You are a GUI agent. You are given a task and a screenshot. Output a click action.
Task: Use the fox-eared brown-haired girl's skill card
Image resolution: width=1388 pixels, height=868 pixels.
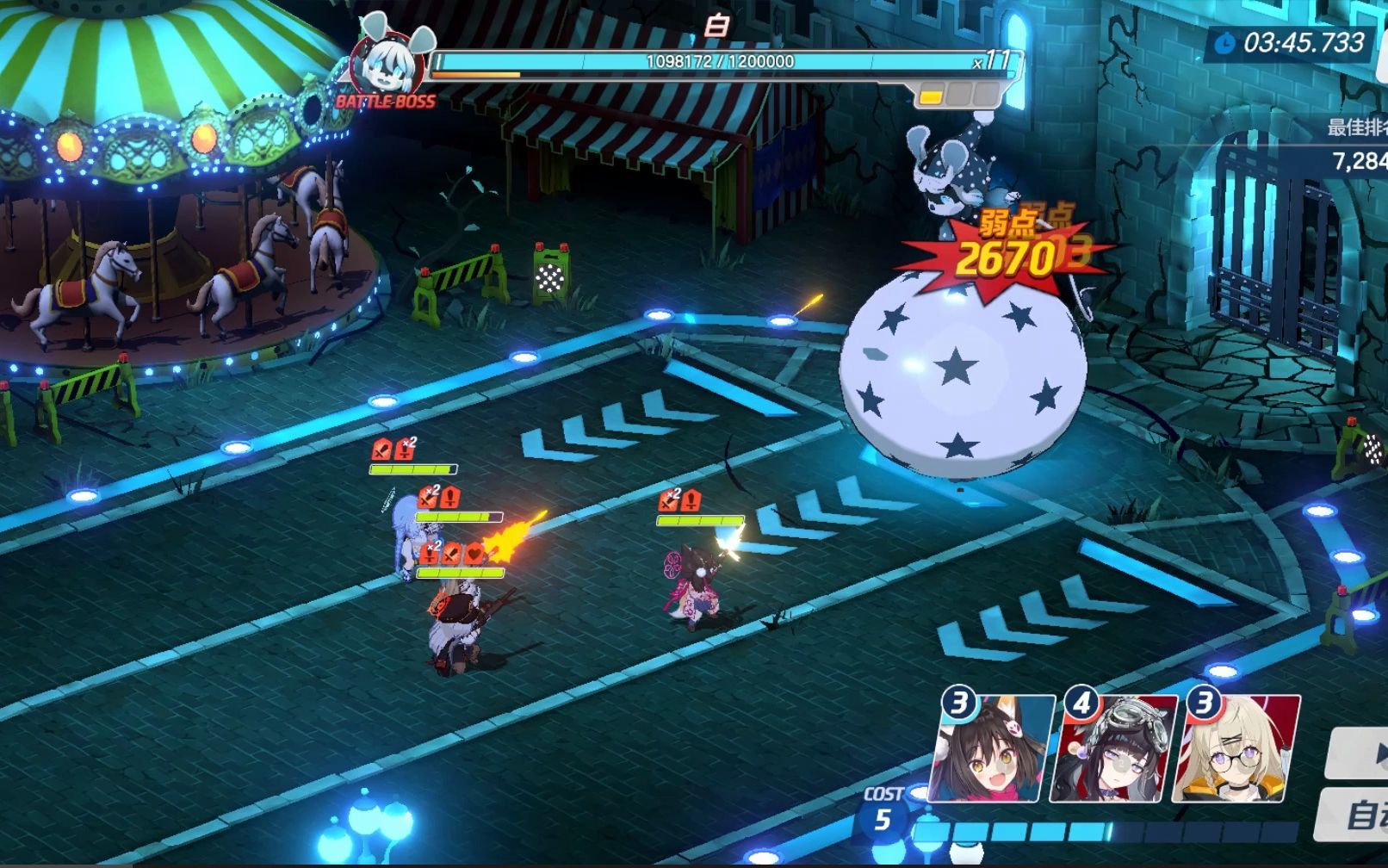click(993, 748)
